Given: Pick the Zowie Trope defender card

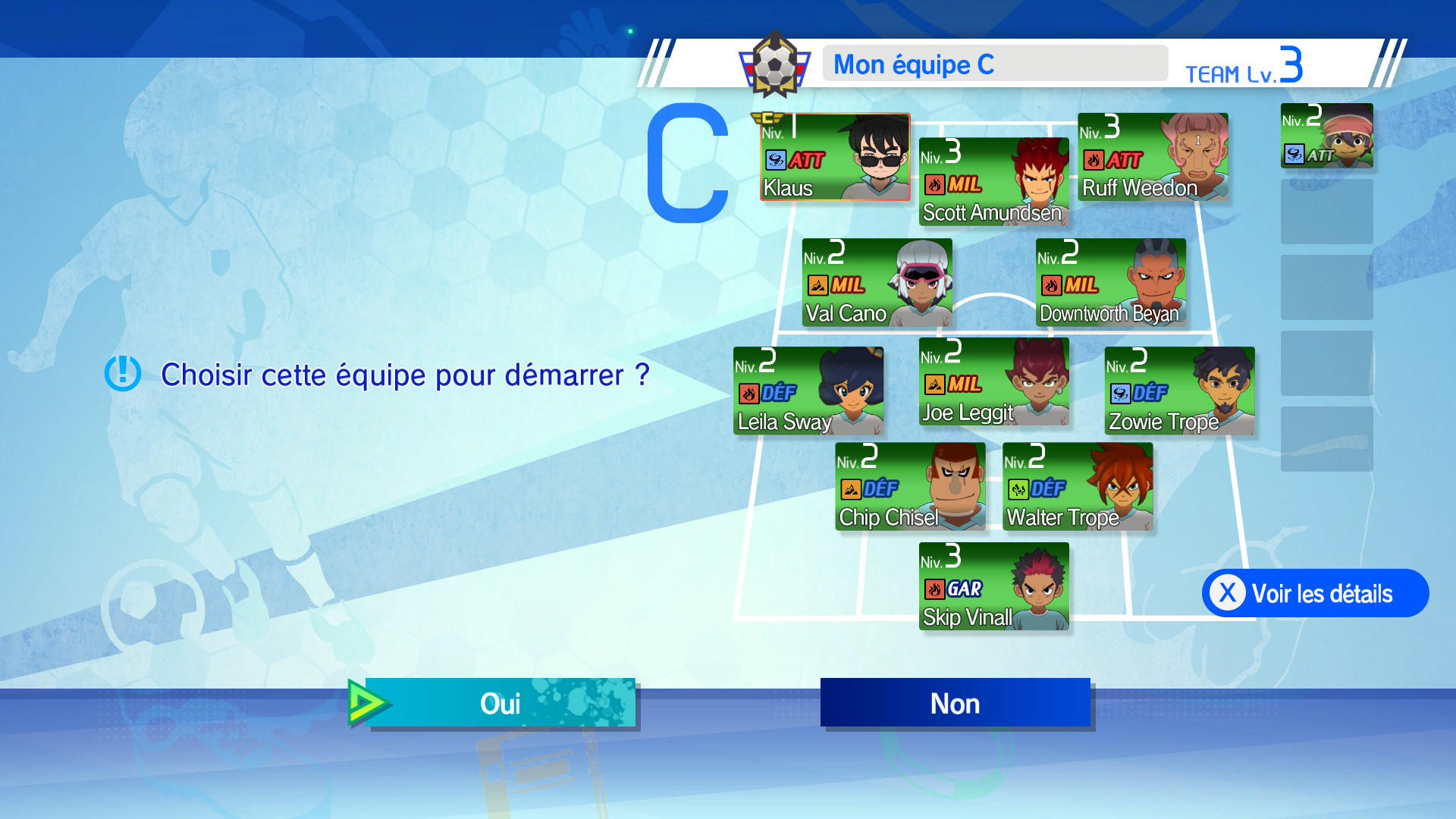Looking at the screenshot, I should pyautogui.click(x=1179, y=391).
